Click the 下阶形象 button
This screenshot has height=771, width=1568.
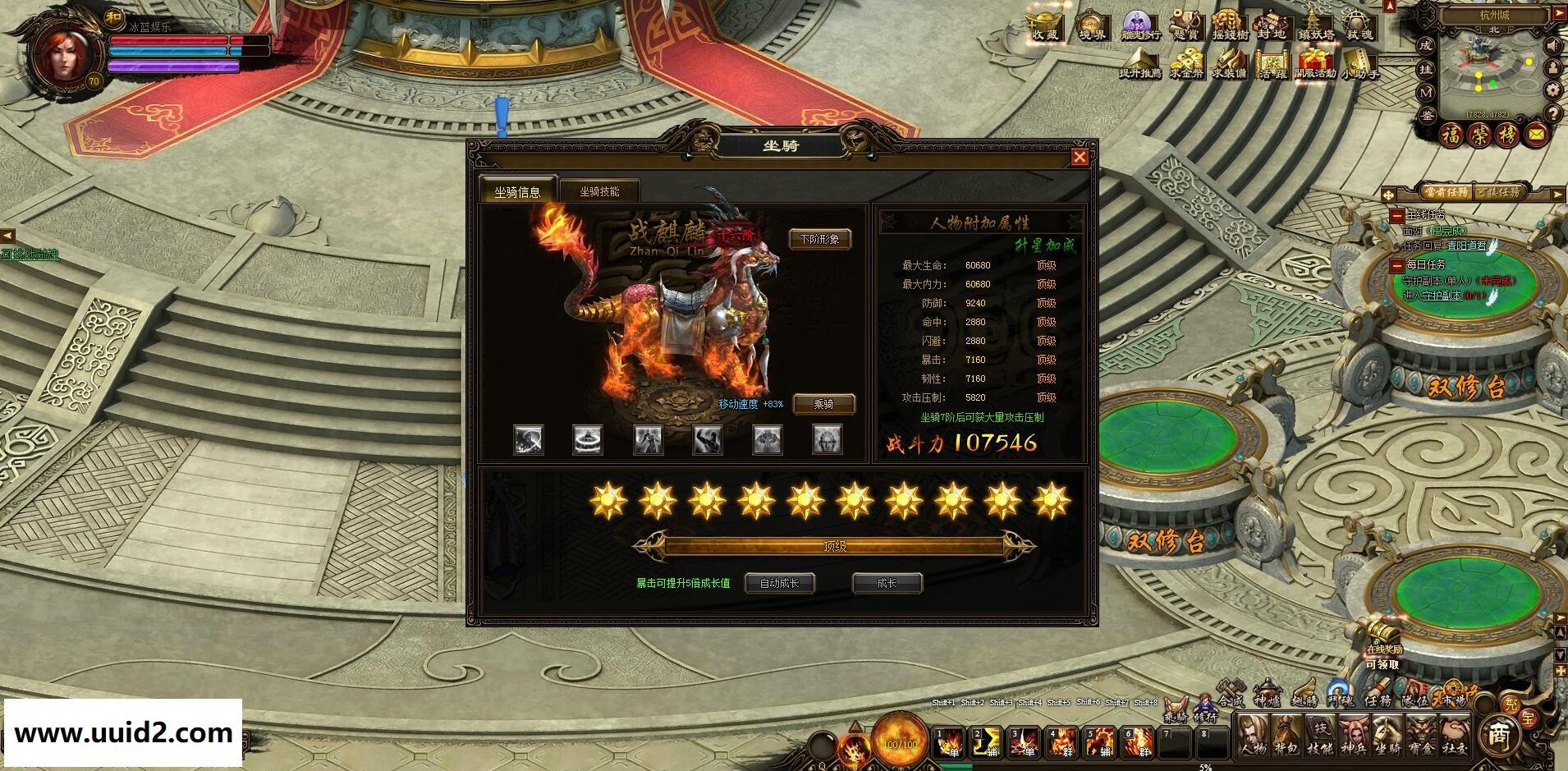tap(819, 239)
